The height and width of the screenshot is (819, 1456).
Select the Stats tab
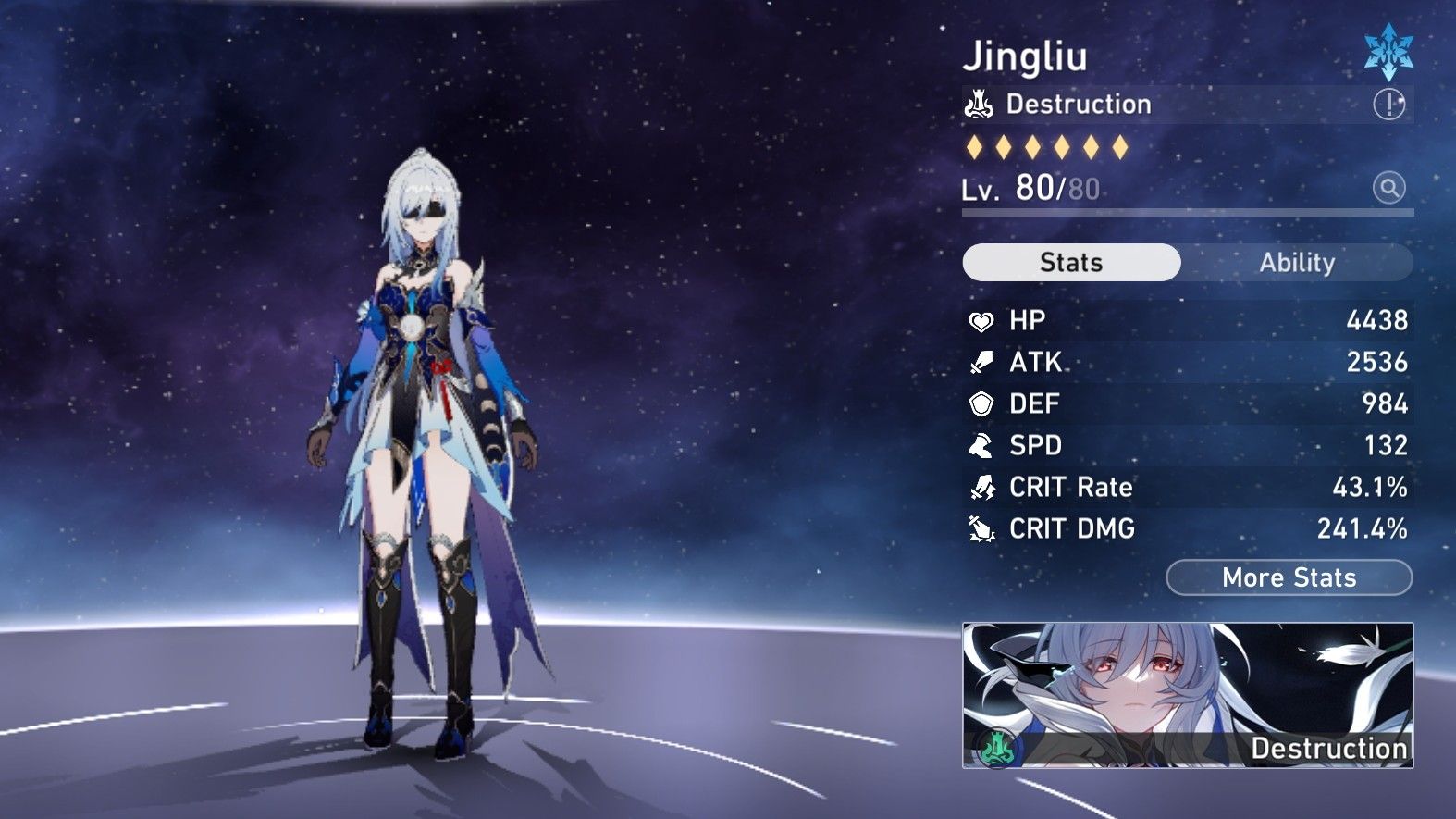point(1070,262)
